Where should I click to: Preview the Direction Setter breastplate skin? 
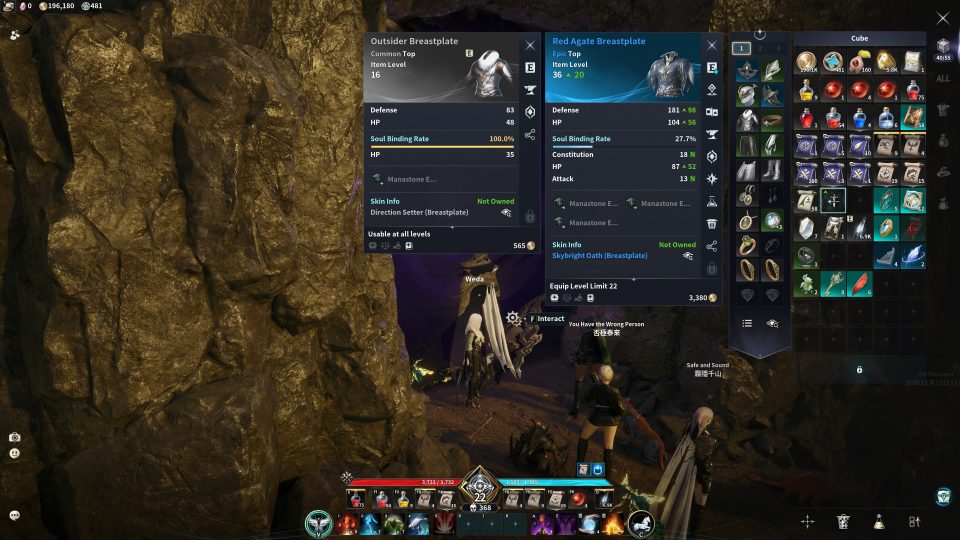506,213
